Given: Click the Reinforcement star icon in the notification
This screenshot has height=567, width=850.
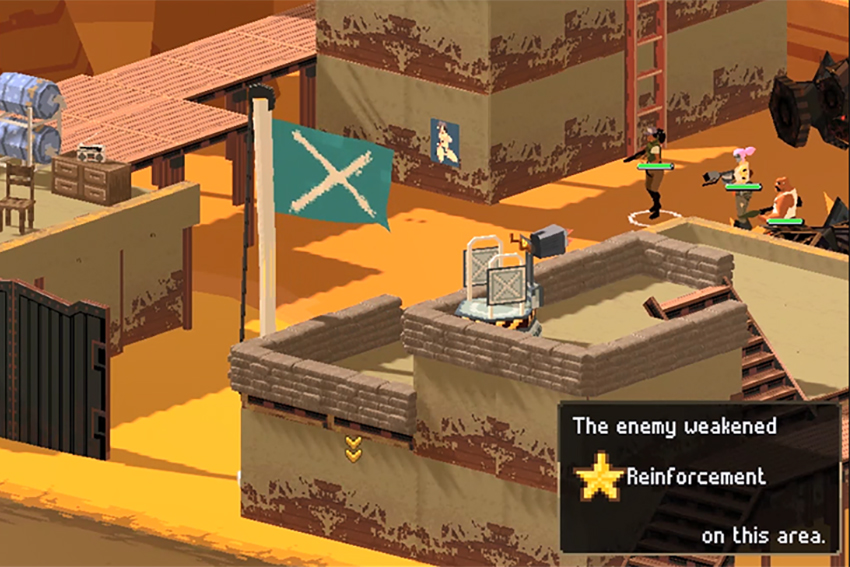Looking at the screenshot, I should point(599,477).
